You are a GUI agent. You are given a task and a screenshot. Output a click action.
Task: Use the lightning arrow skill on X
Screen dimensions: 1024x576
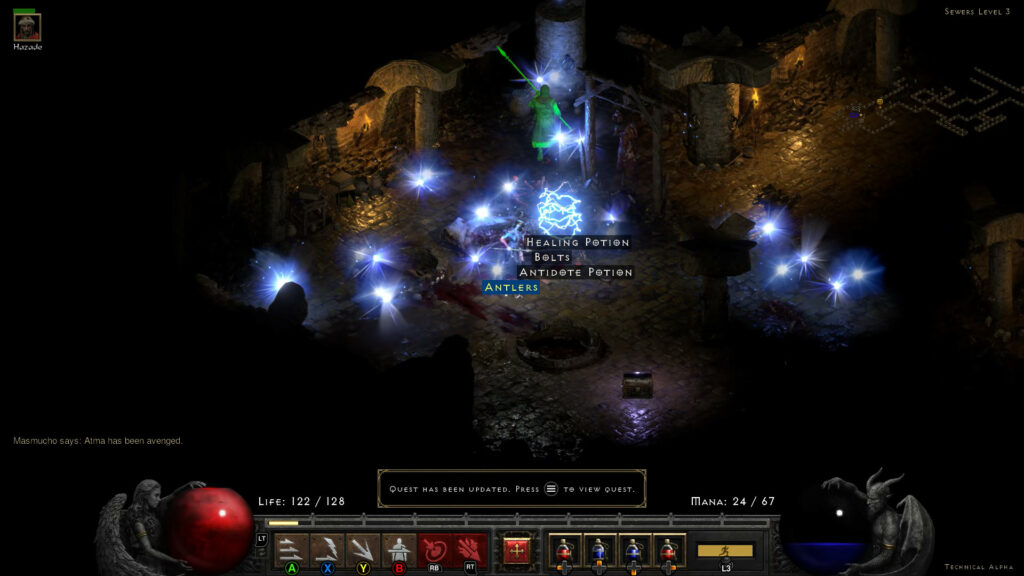(x=327, y=549)
